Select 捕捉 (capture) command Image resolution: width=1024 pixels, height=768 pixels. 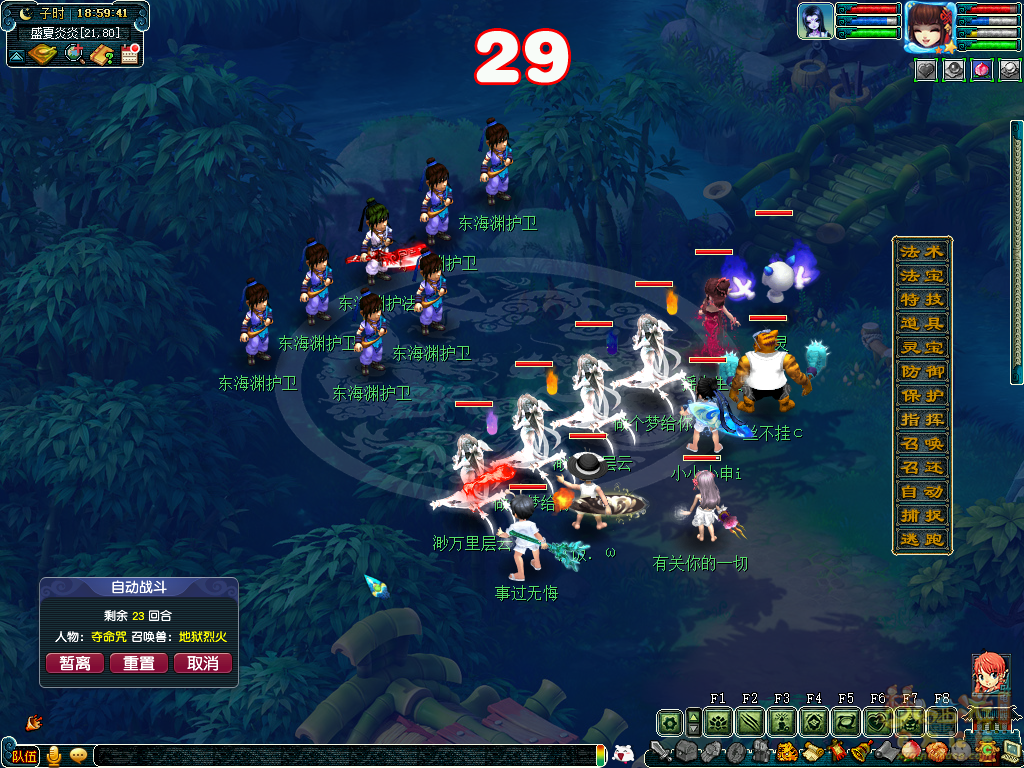[x=922, y=516]
